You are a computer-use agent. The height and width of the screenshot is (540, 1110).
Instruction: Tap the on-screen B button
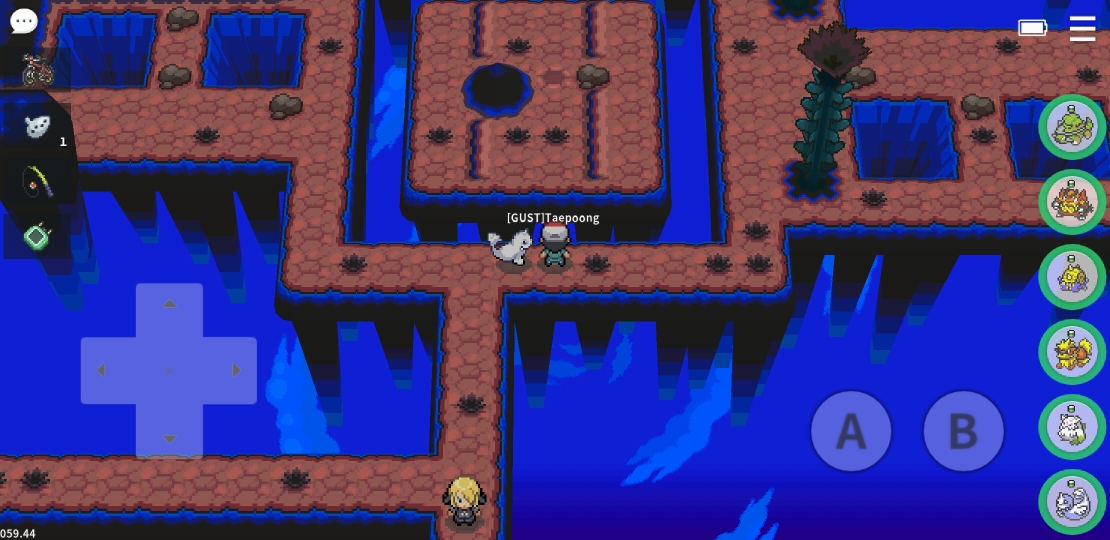pos(962,431)
